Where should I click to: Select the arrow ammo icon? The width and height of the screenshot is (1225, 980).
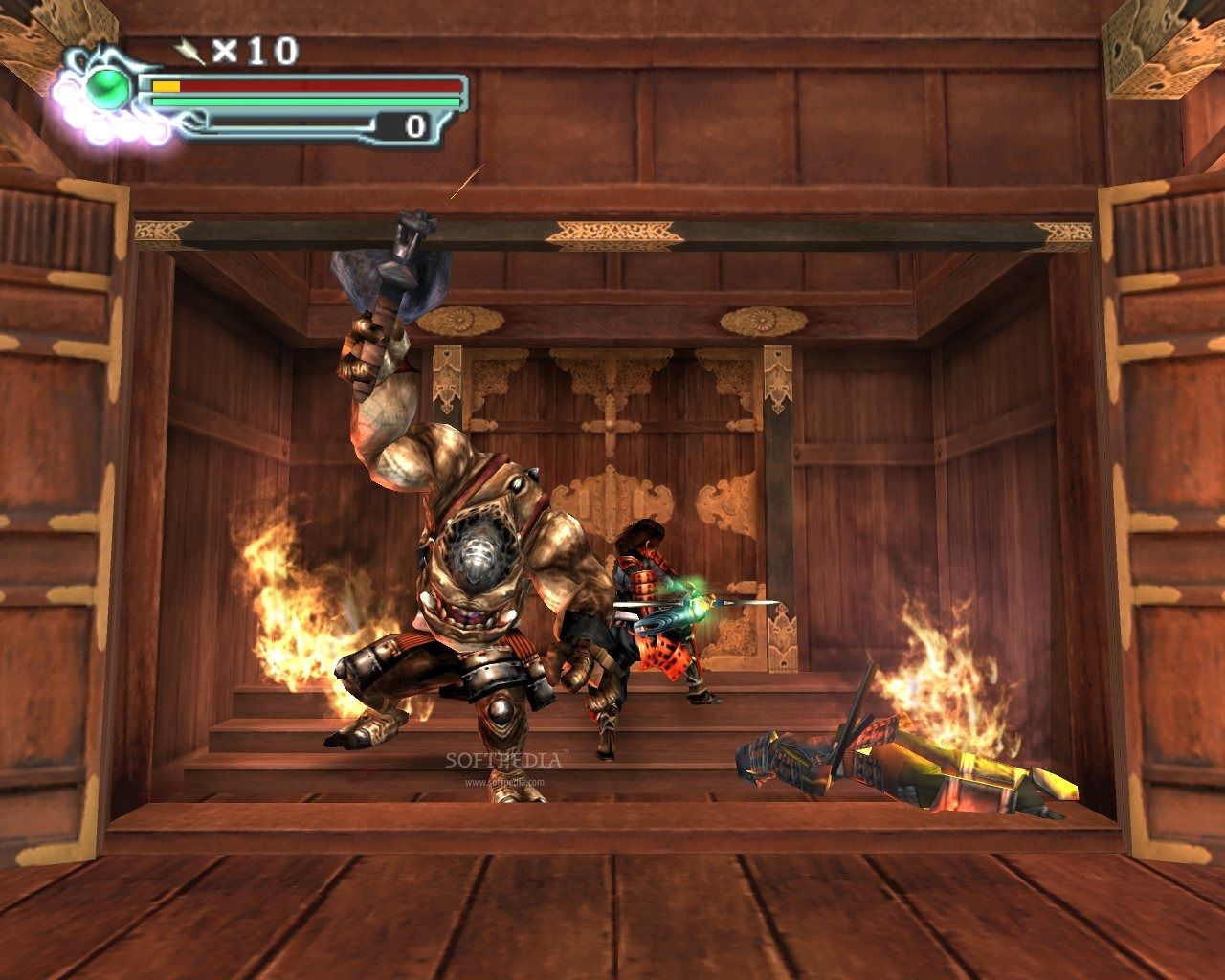pyautogui.click(x=189, y=50)
